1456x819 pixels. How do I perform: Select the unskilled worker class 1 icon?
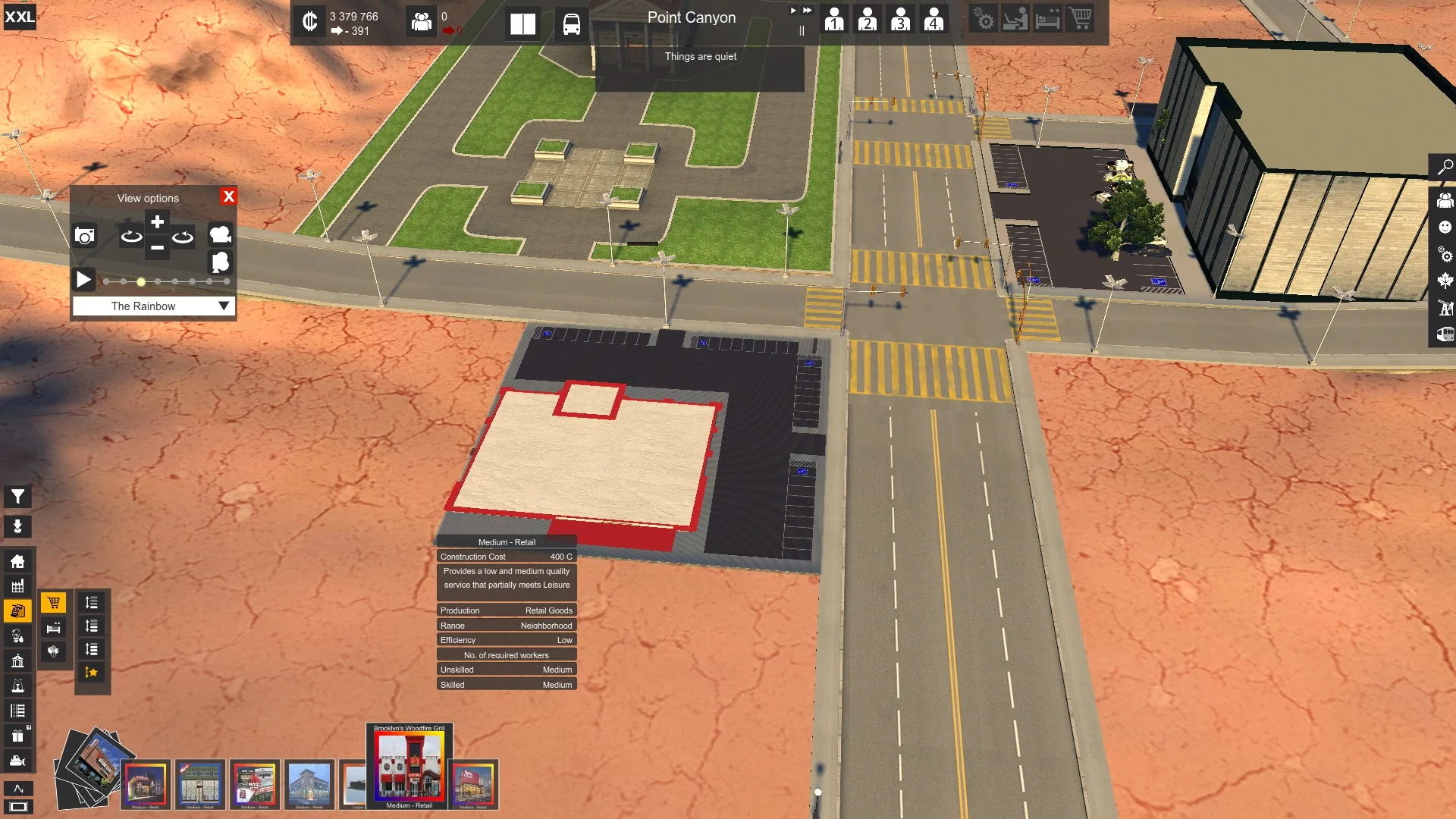[x=834, y=19]
